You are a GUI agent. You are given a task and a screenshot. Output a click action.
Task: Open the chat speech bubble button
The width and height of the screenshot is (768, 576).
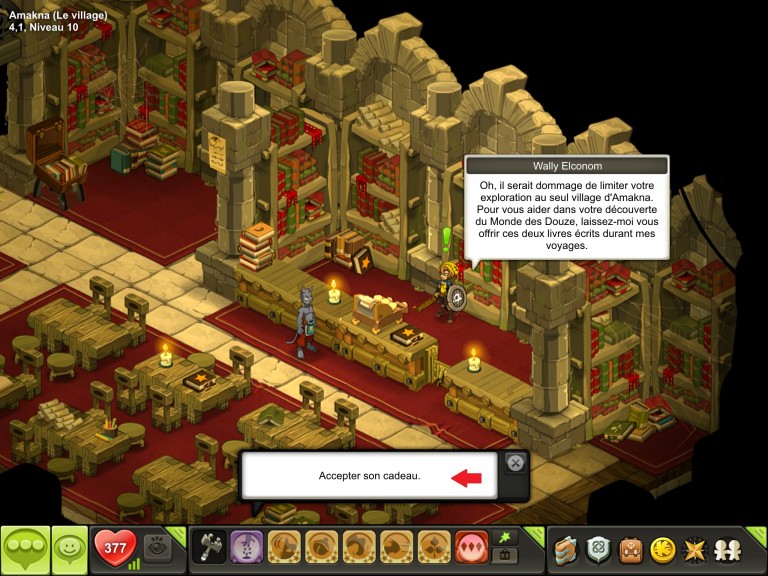click(x=25, y=550)
